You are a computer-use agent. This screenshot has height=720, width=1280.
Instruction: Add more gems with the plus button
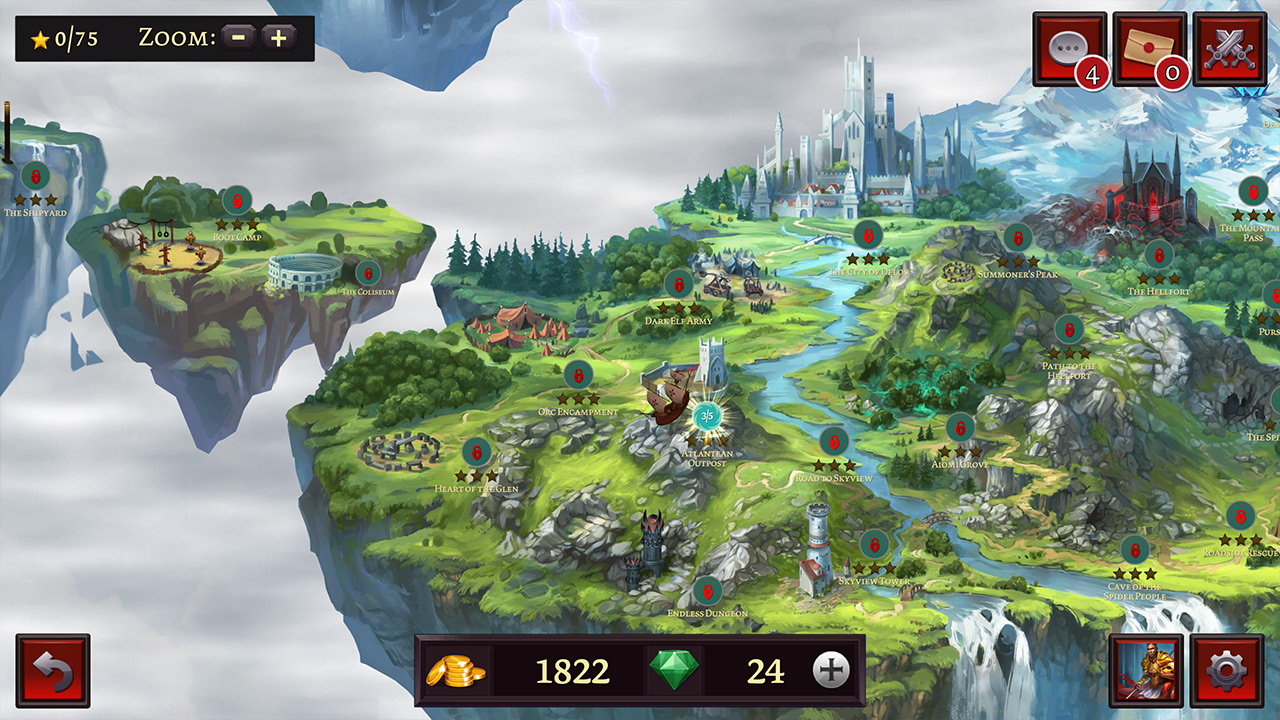point(830,670)
